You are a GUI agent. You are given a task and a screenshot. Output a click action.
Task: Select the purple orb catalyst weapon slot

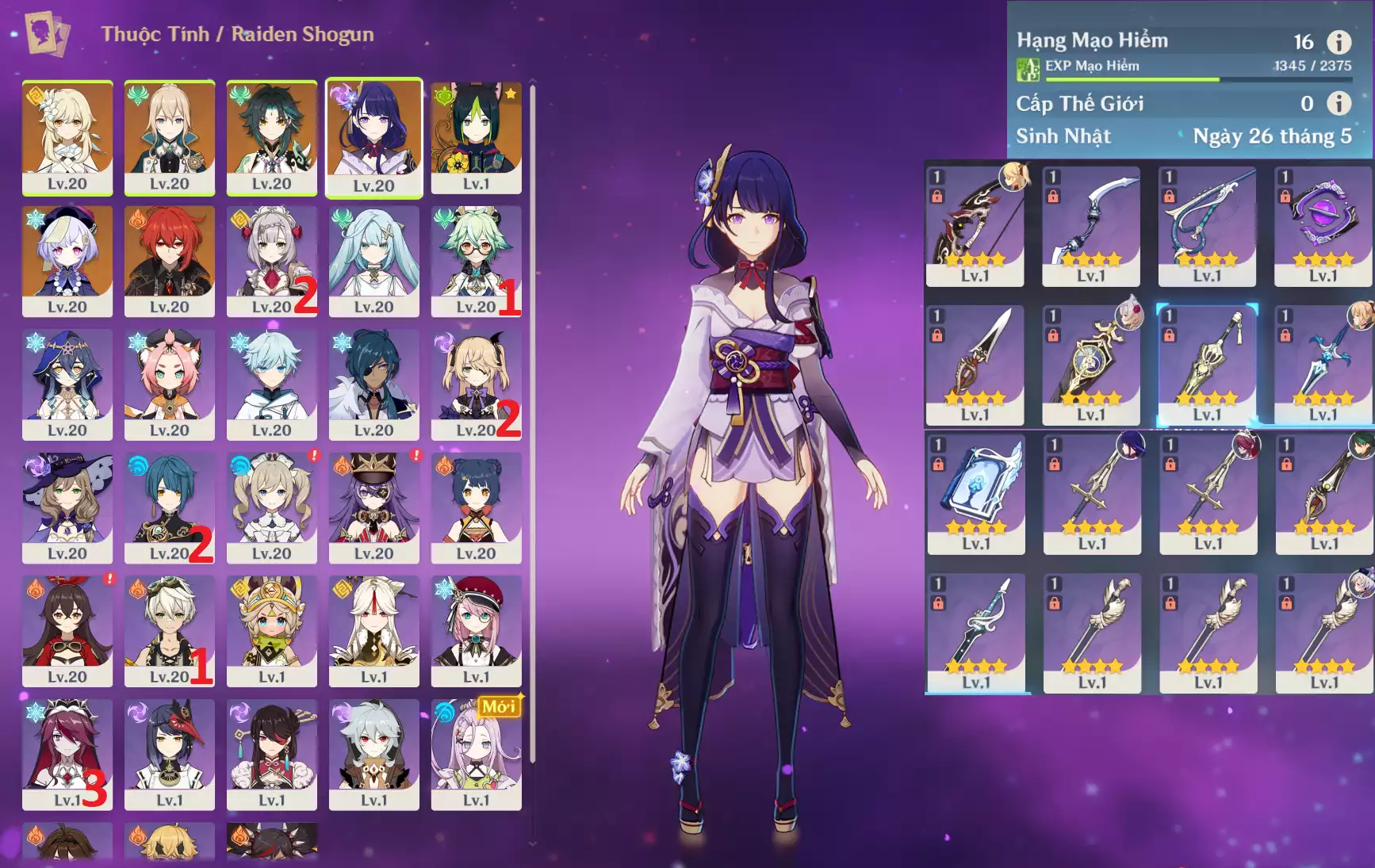click(x=1323, y=225)
